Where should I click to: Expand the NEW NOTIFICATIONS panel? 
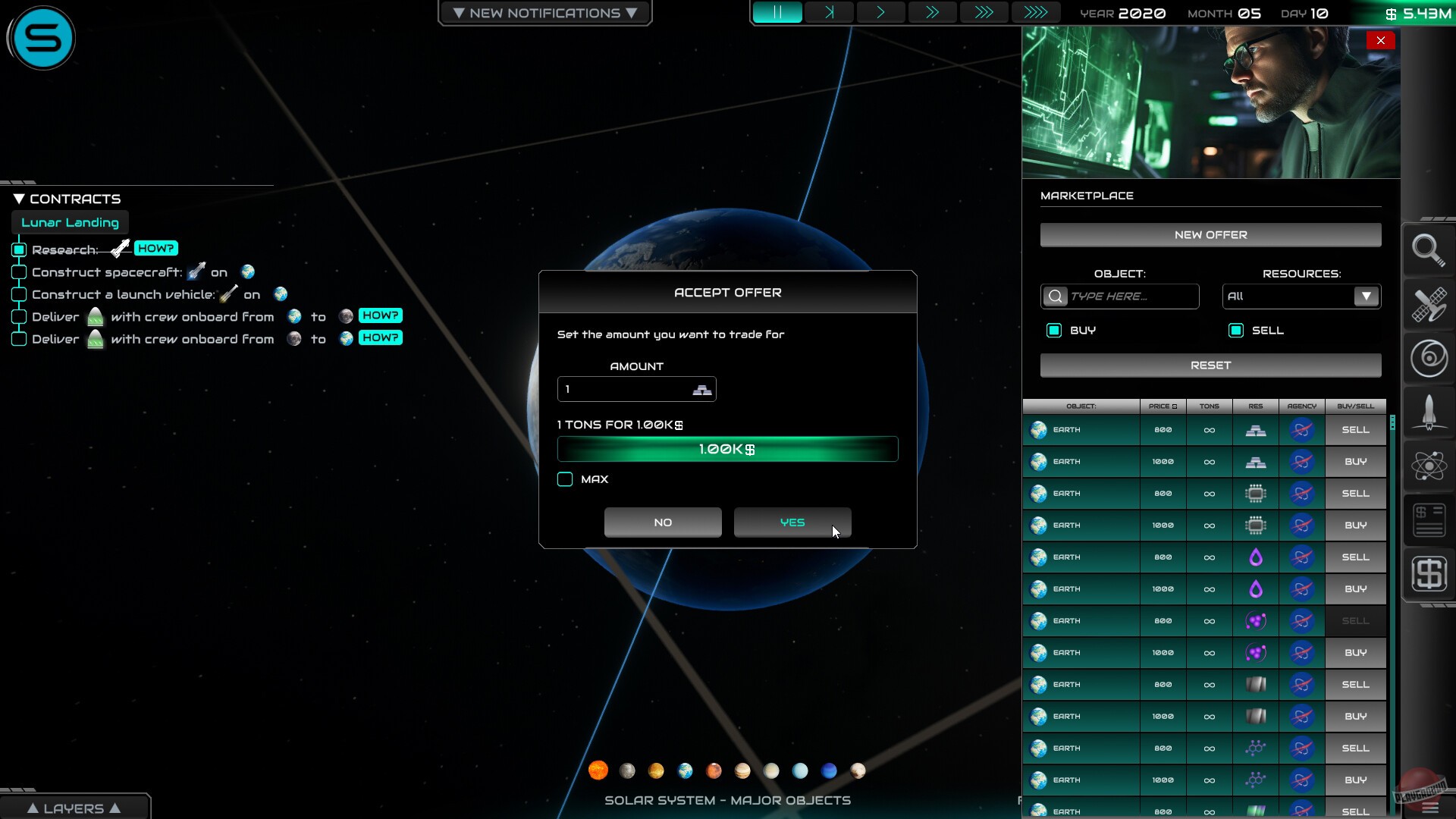(x=544, y=12)
